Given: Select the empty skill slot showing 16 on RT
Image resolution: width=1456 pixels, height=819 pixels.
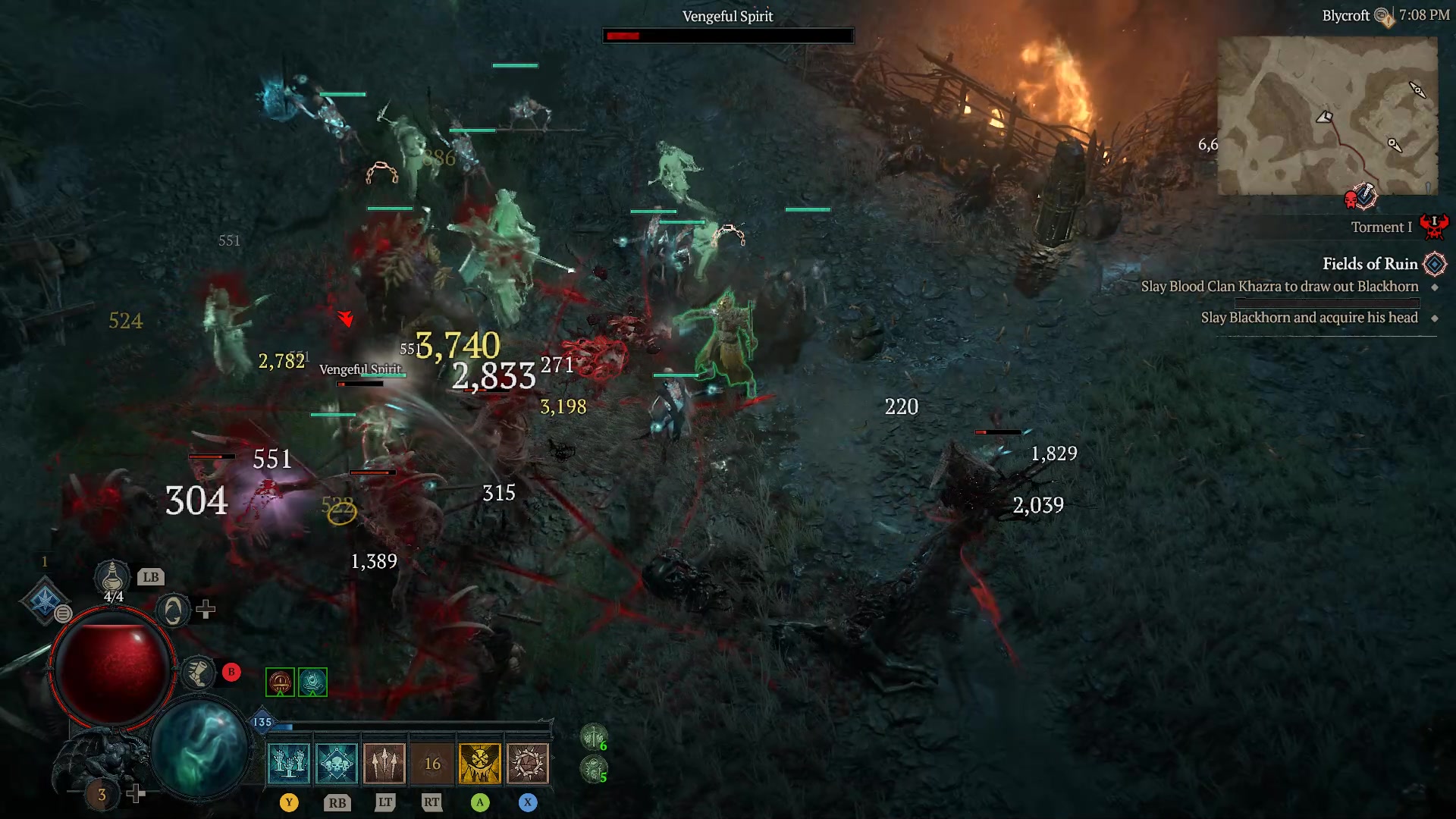Looking at the screenshot, I should click(432, 762).
